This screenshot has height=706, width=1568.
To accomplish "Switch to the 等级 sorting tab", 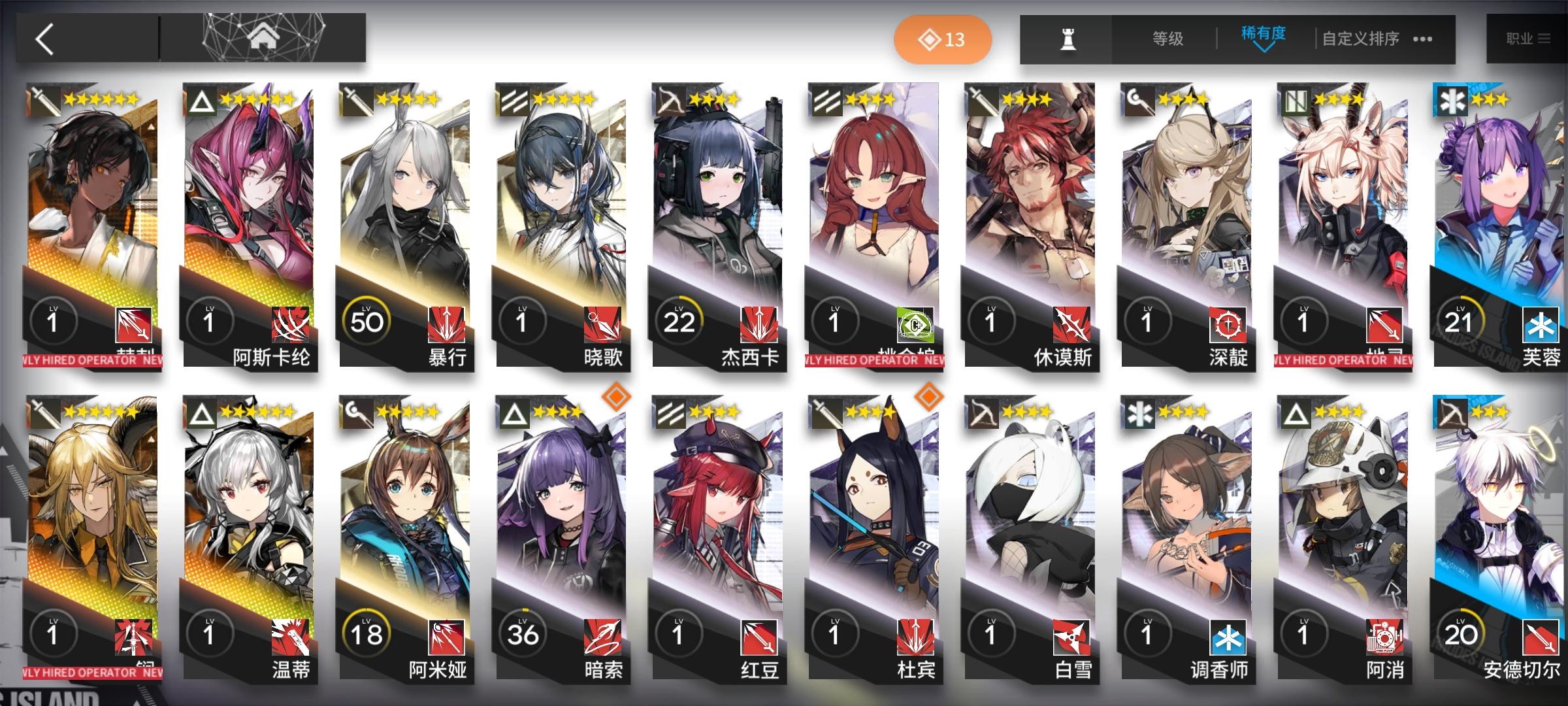I will [x=1167, y=38].
